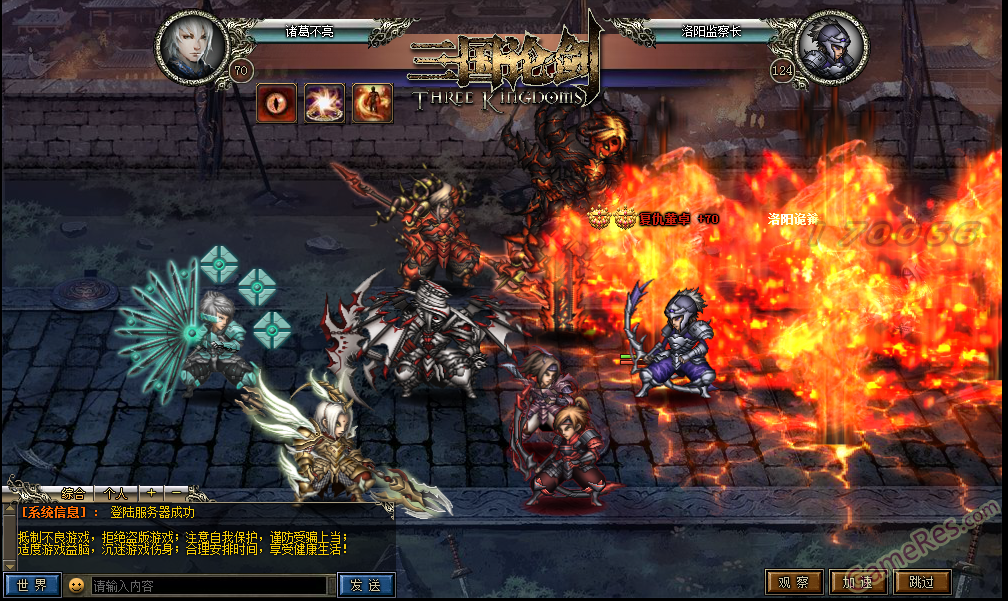Select the red eye skill icon

click(277, 103)
